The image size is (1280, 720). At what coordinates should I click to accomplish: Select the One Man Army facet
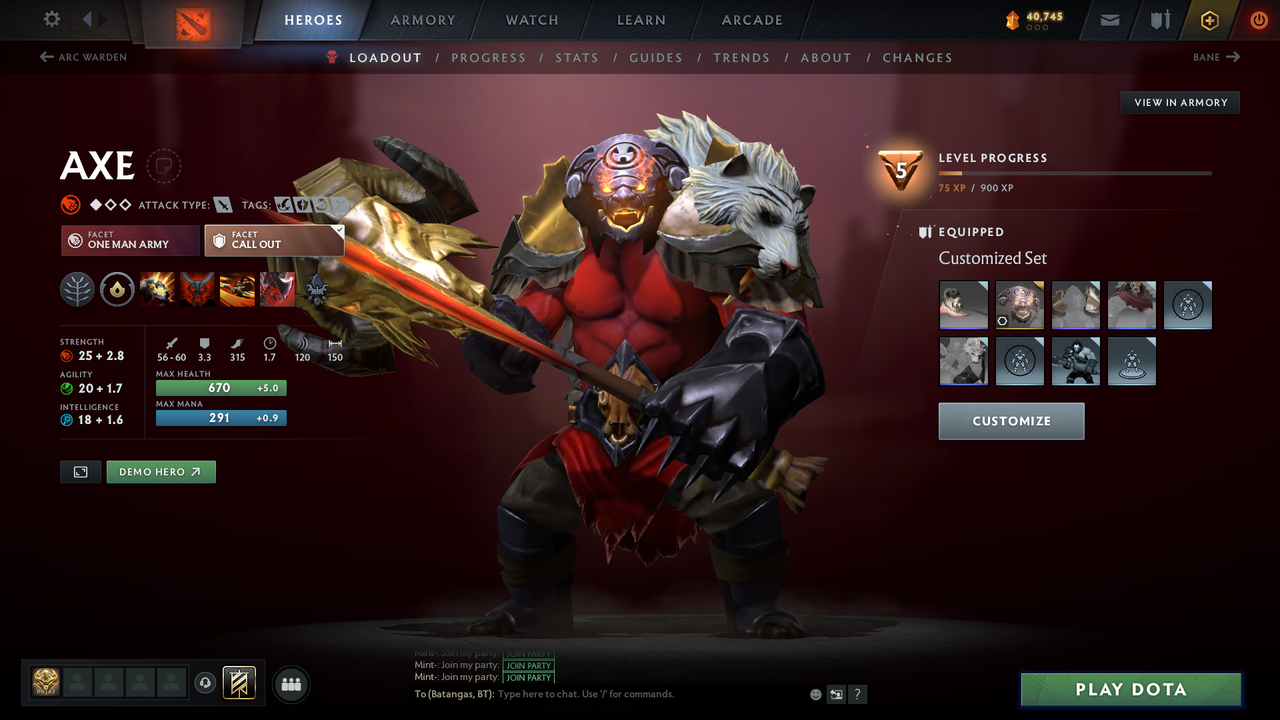click(129, 240)
